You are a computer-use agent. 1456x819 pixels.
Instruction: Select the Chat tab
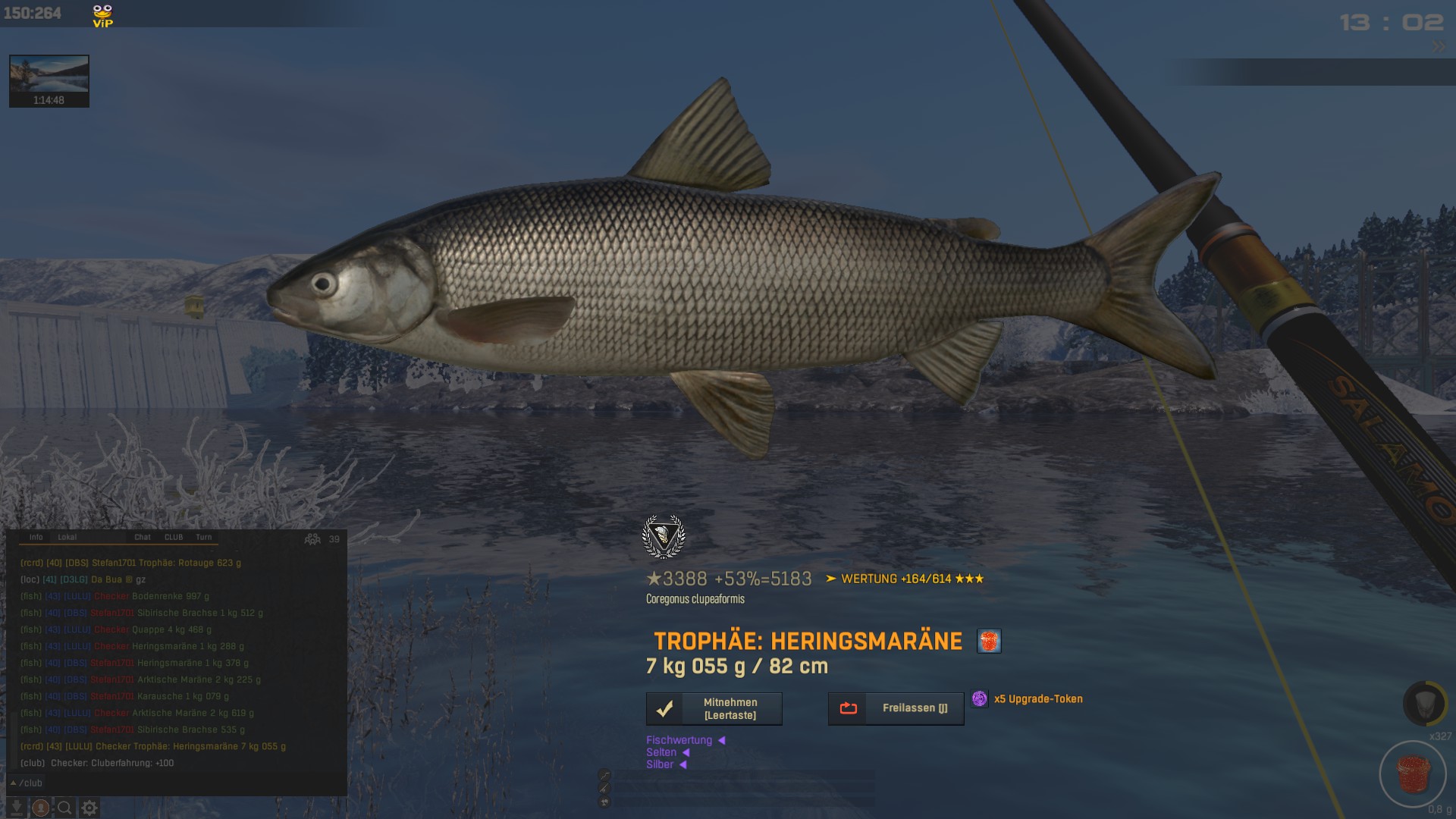tap(143, 537)
